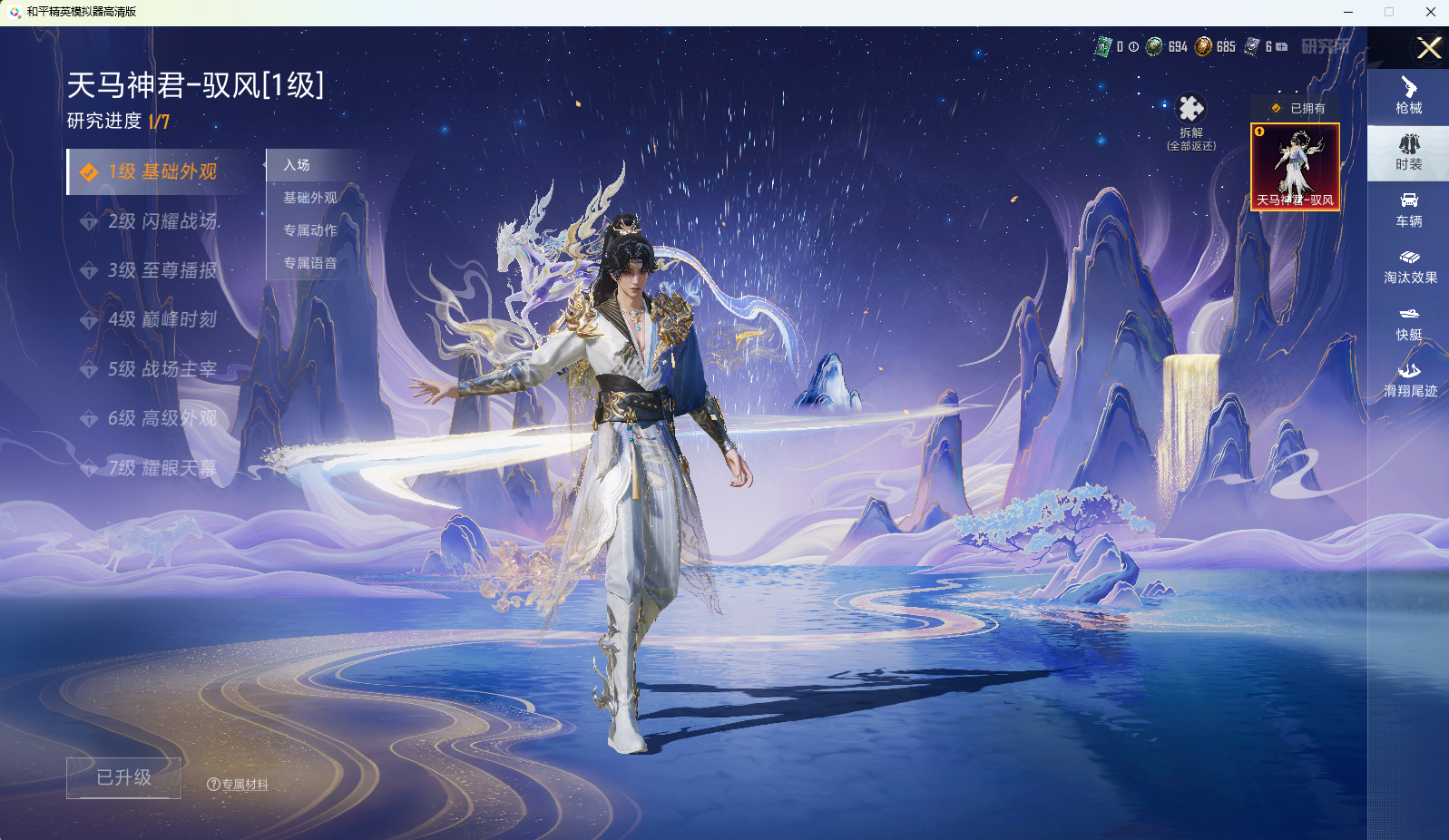This screenshot has height=840, width=1449.
Task: Open the 车辆 vehicles category
Action: [1408, 210]
